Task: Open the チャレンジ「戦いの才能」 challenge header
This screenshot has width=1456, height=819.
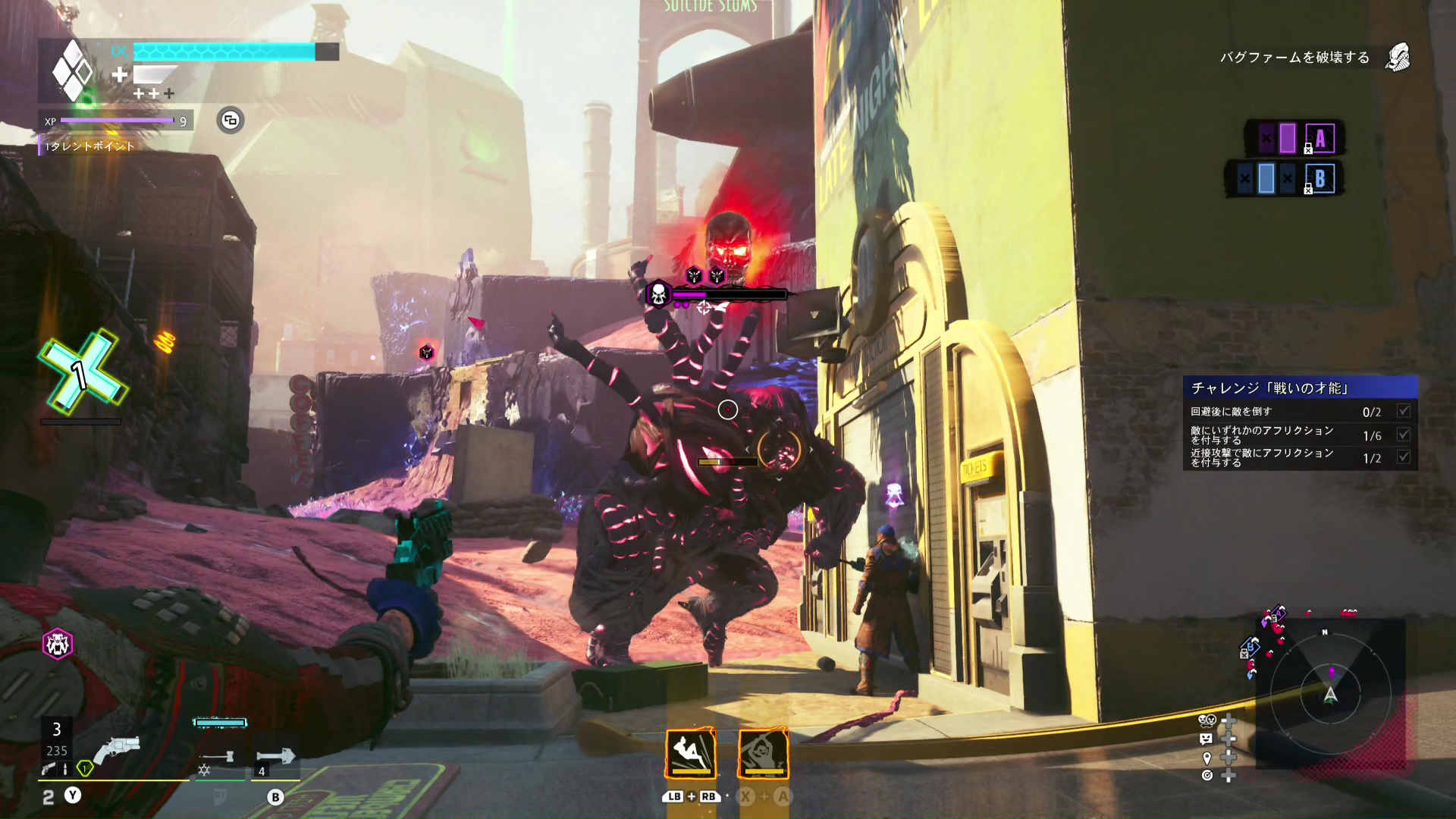Action: [x=1300, y=388]
